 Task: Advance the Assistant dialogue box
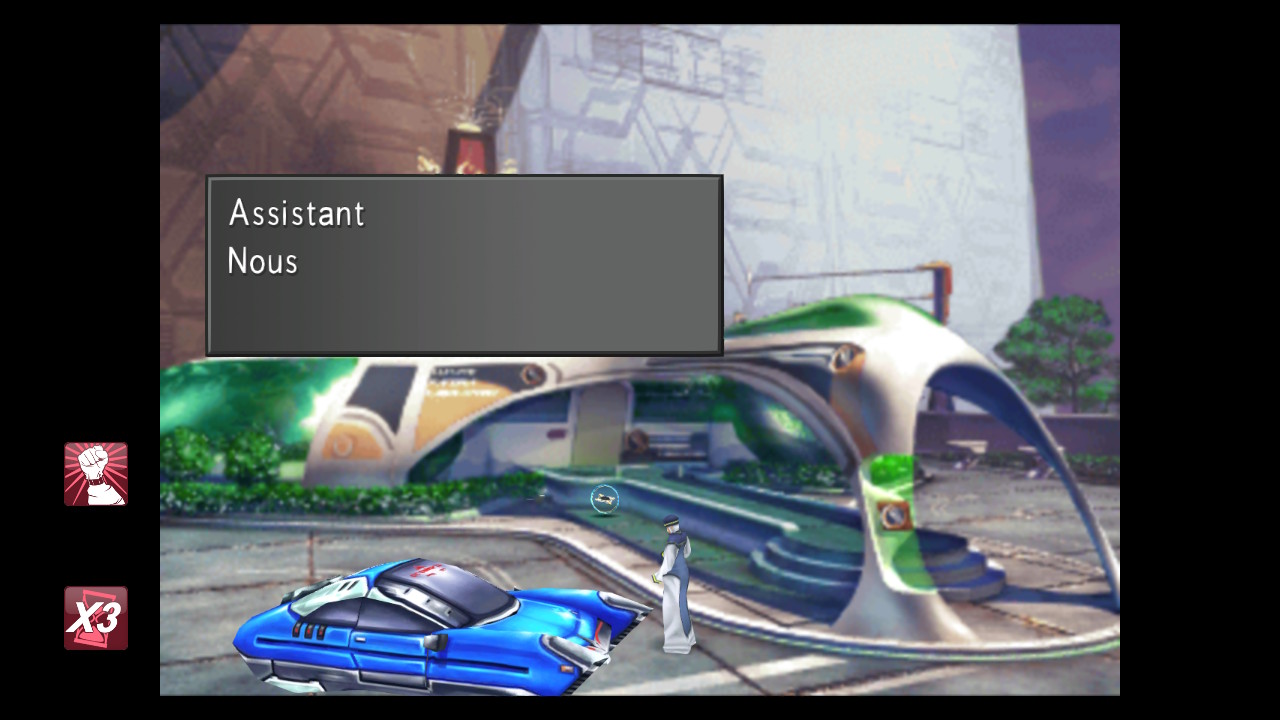[x=464, y=266]
